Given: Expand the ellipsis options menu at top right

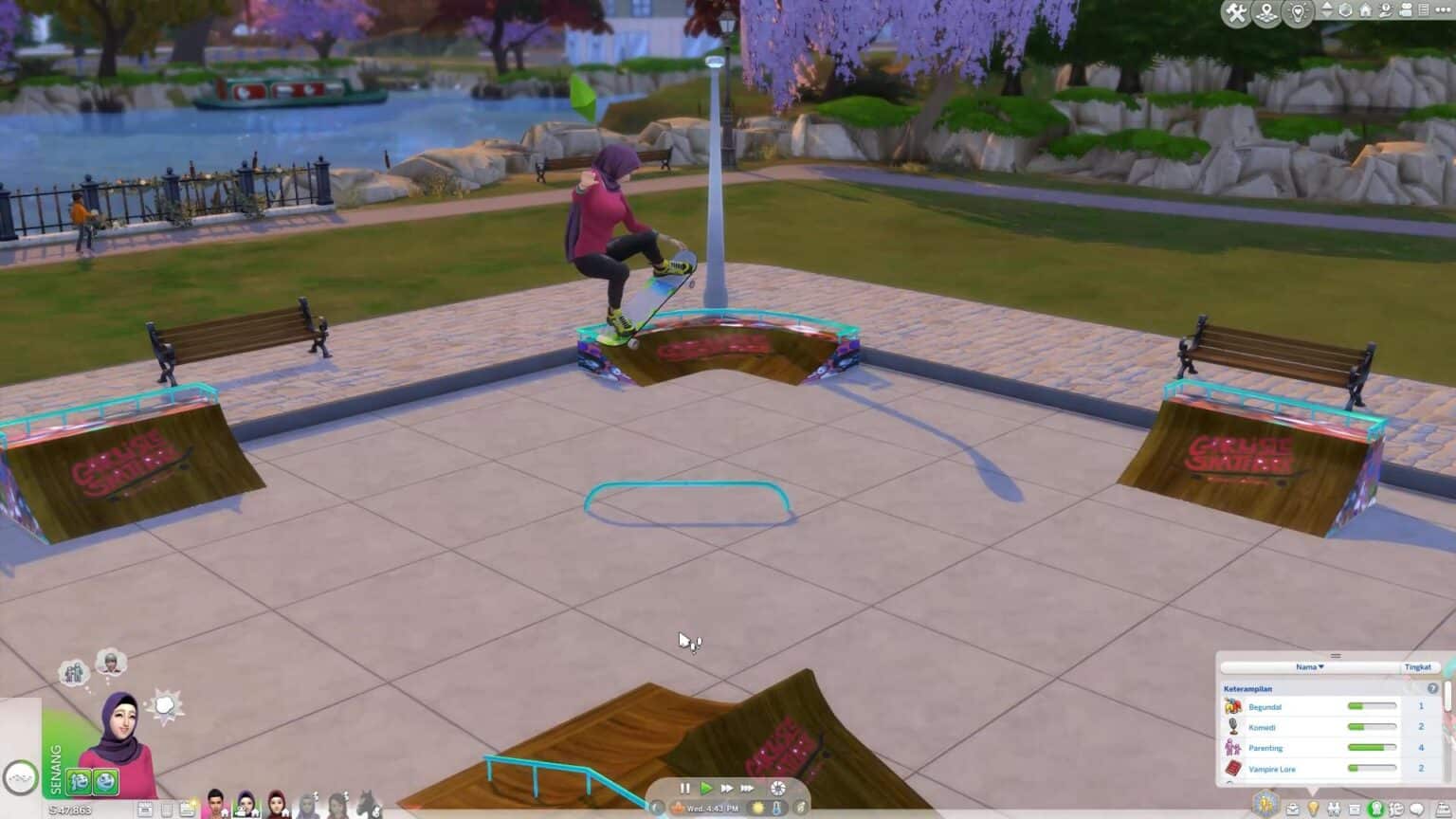Looking at the screenshot, I should click(1441, 10).
